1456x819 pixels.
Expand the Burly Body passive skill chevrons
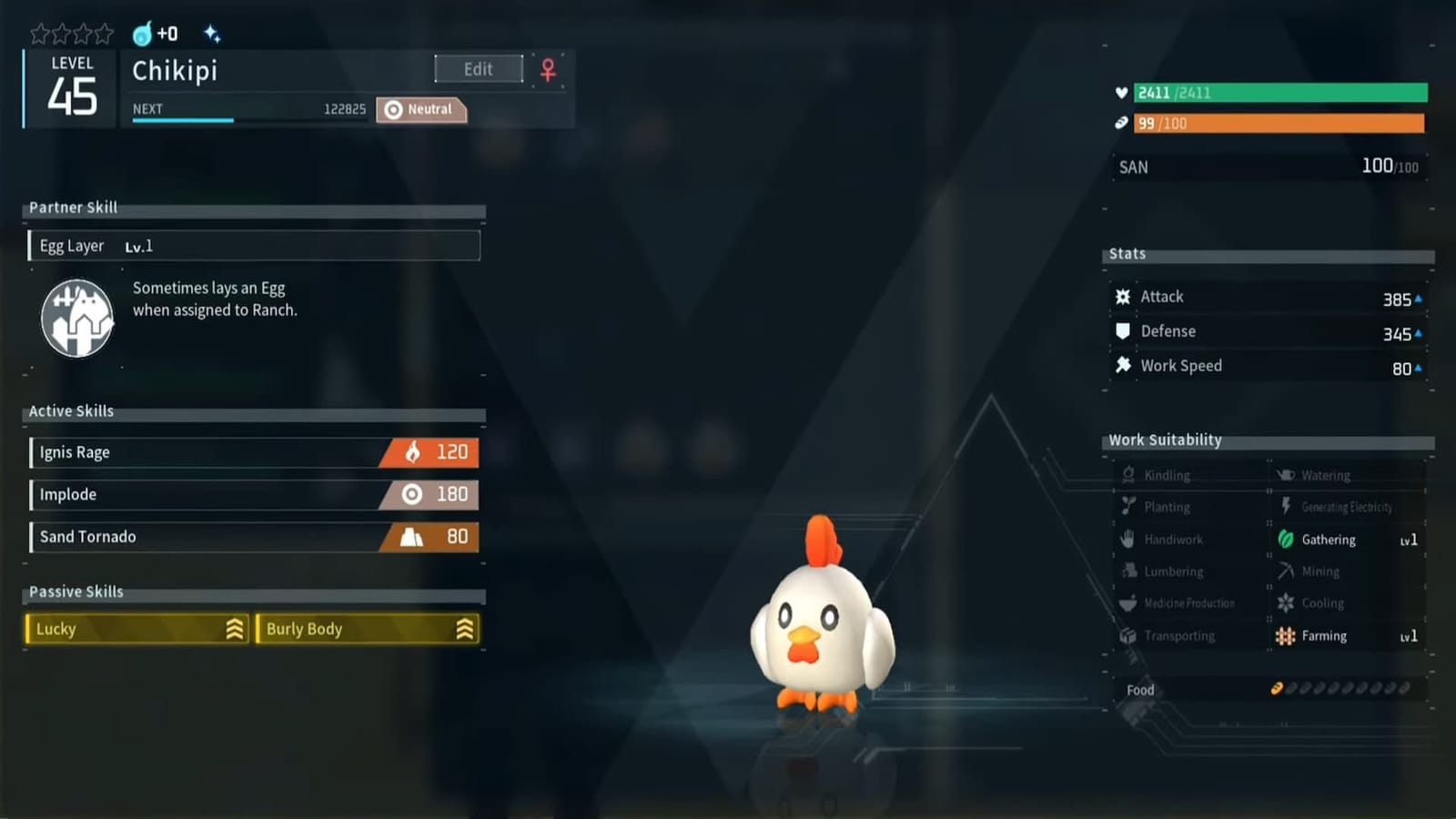[466, 629]
